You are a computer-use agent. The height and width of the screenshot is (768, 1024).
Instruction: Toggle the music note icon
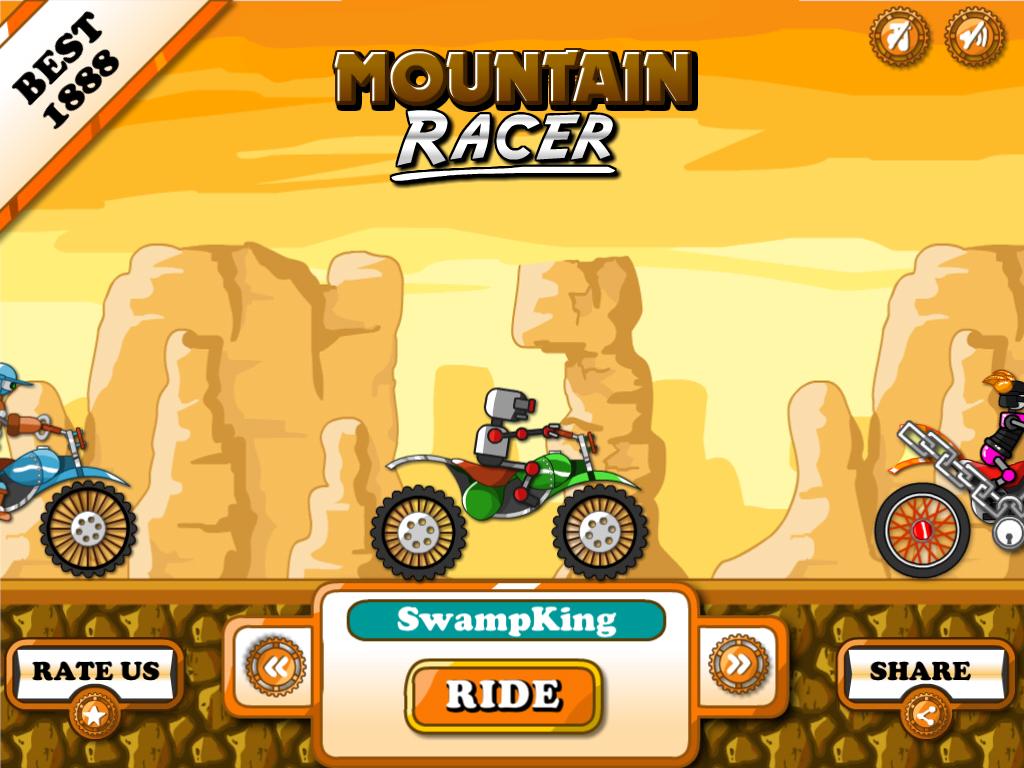coord(899,38)
